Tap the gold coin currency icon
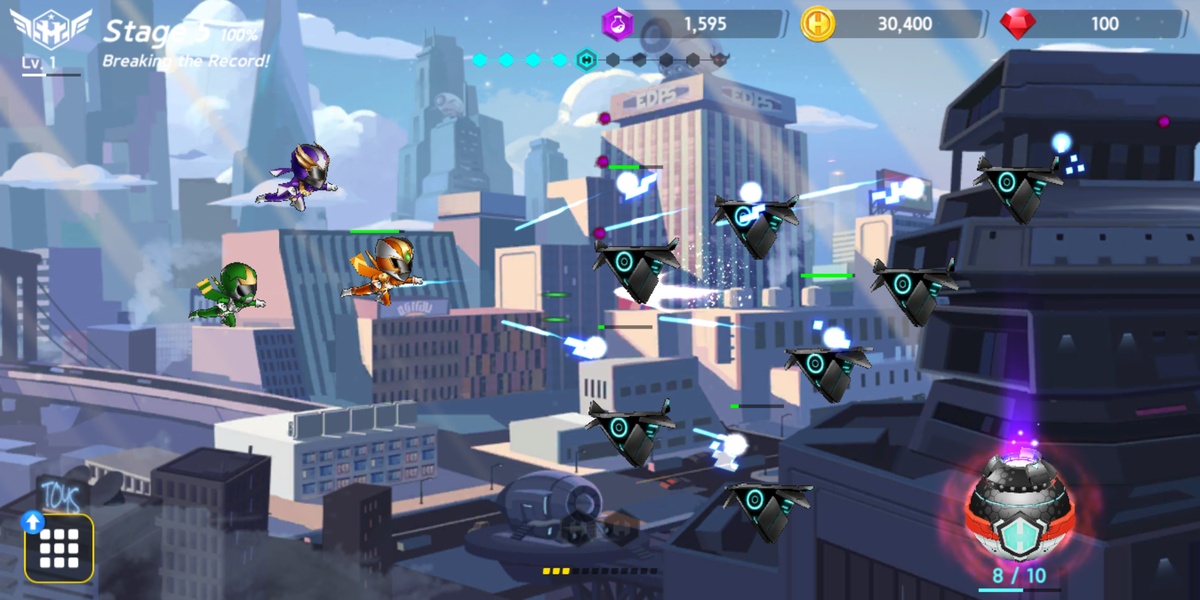 click(818, 24)
